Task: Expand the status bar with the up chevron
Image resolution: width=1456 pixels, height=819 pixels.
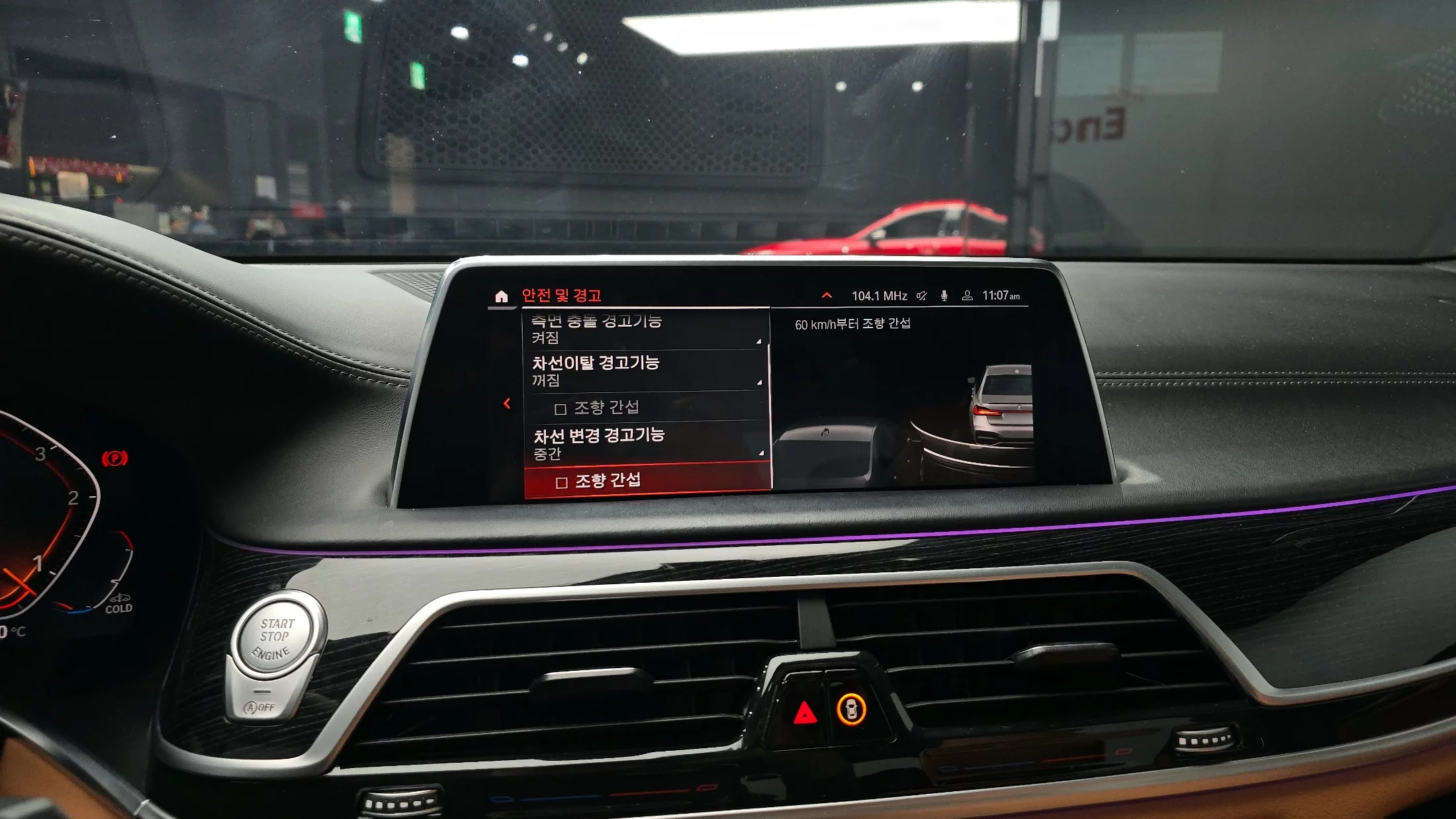Action: pos(827,296)
